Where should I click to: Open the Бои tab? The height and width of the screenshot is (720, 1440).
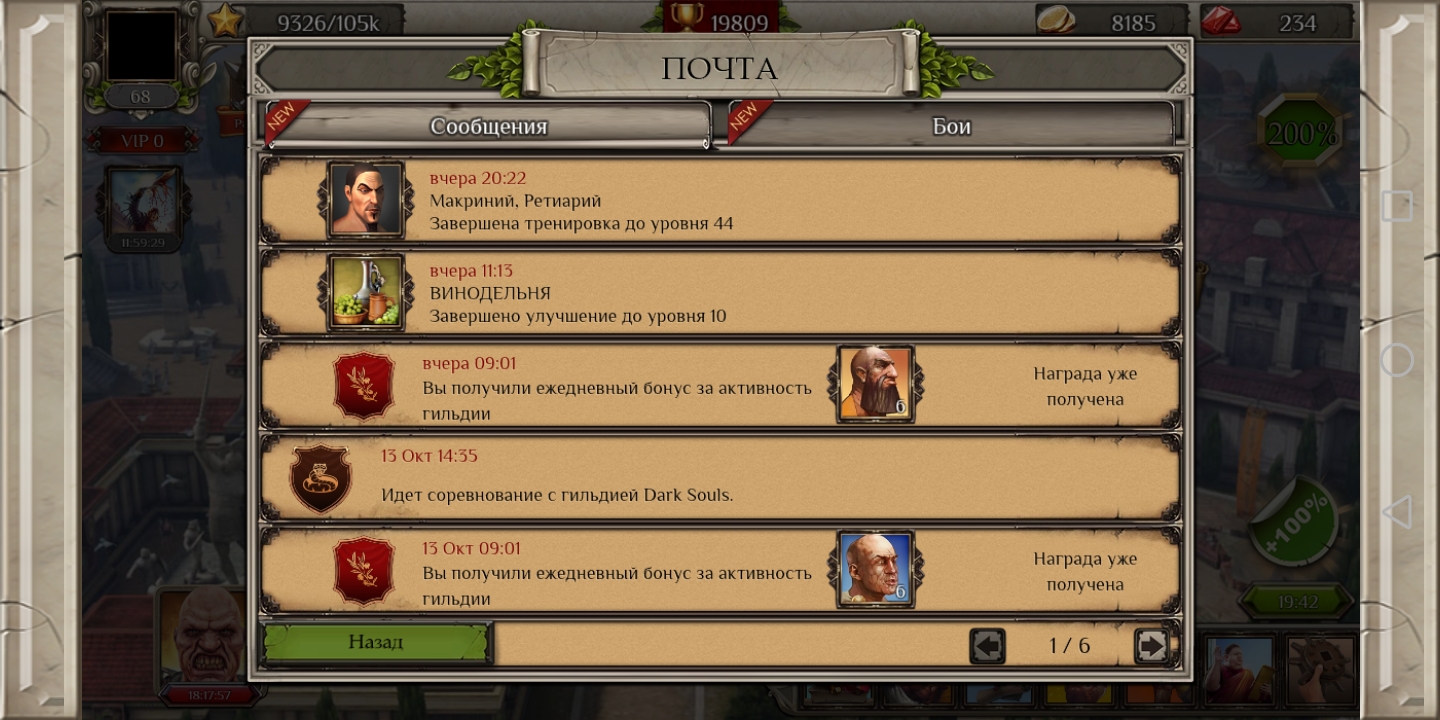point(951,126)
